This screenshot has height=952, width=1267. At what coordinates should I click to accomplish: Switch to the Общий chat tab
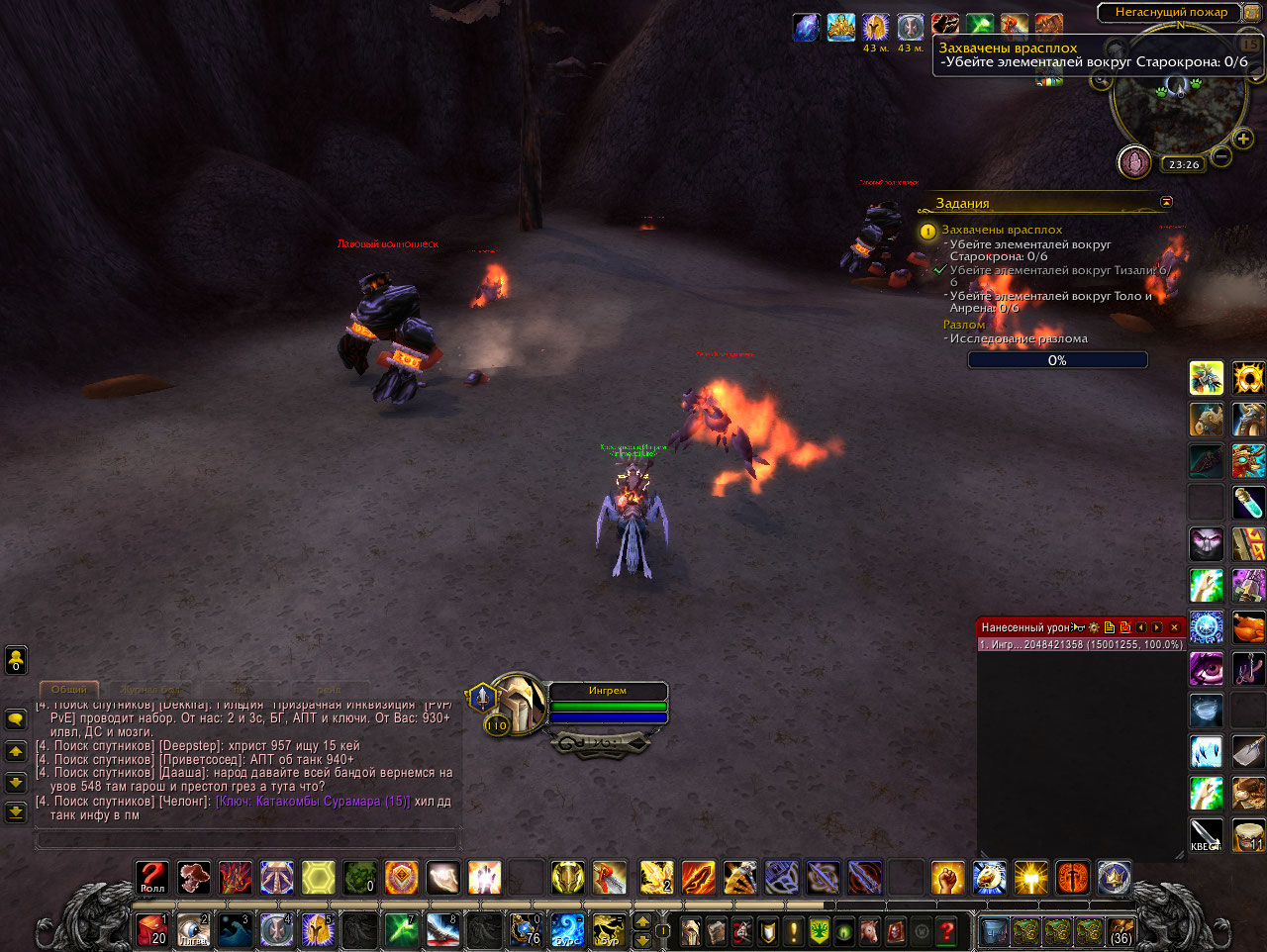point(68,689)
